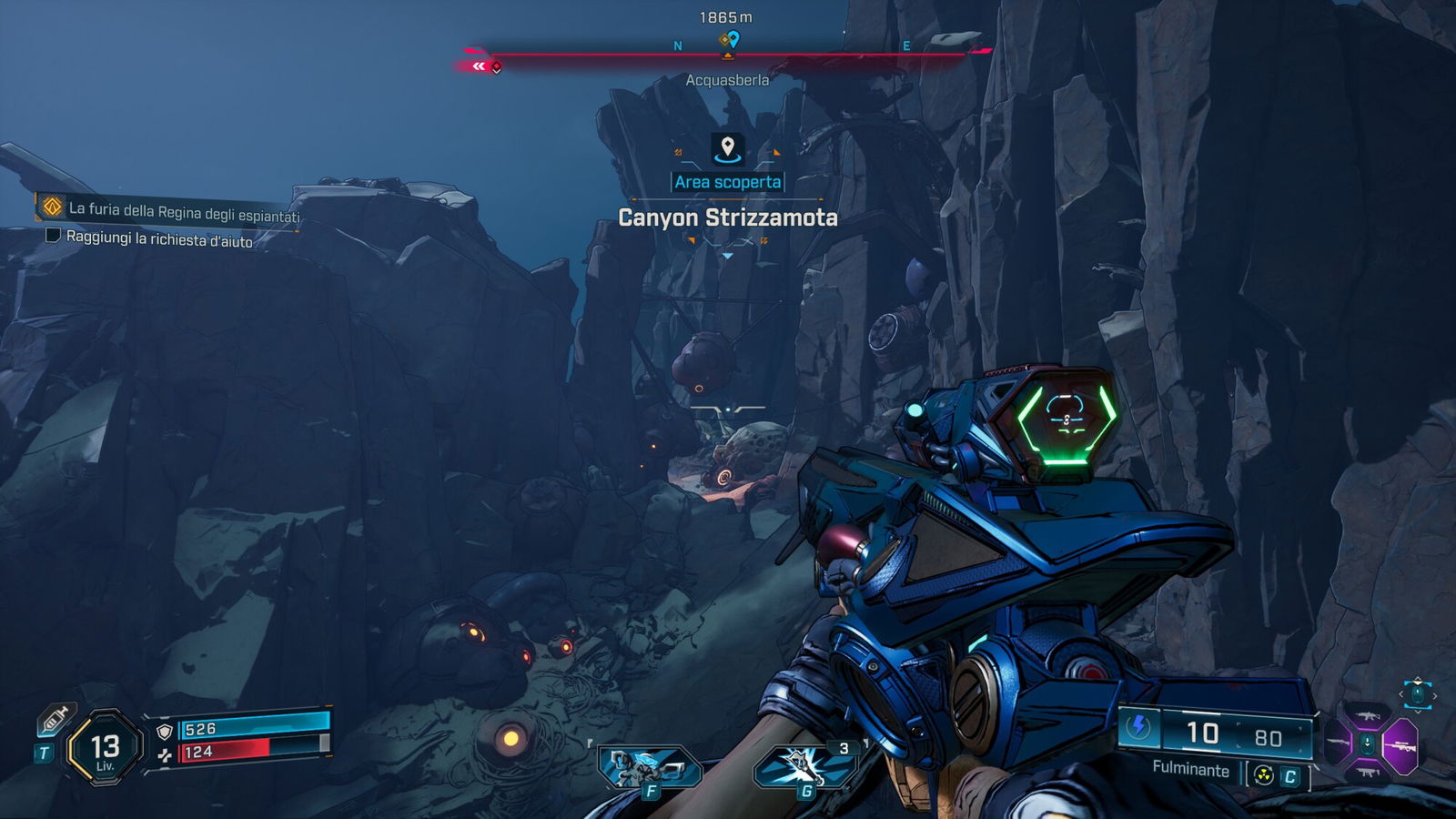
Task: Click the blue waypoint marker on the compass
Action: pyautogui.click(x=733, y=39)
